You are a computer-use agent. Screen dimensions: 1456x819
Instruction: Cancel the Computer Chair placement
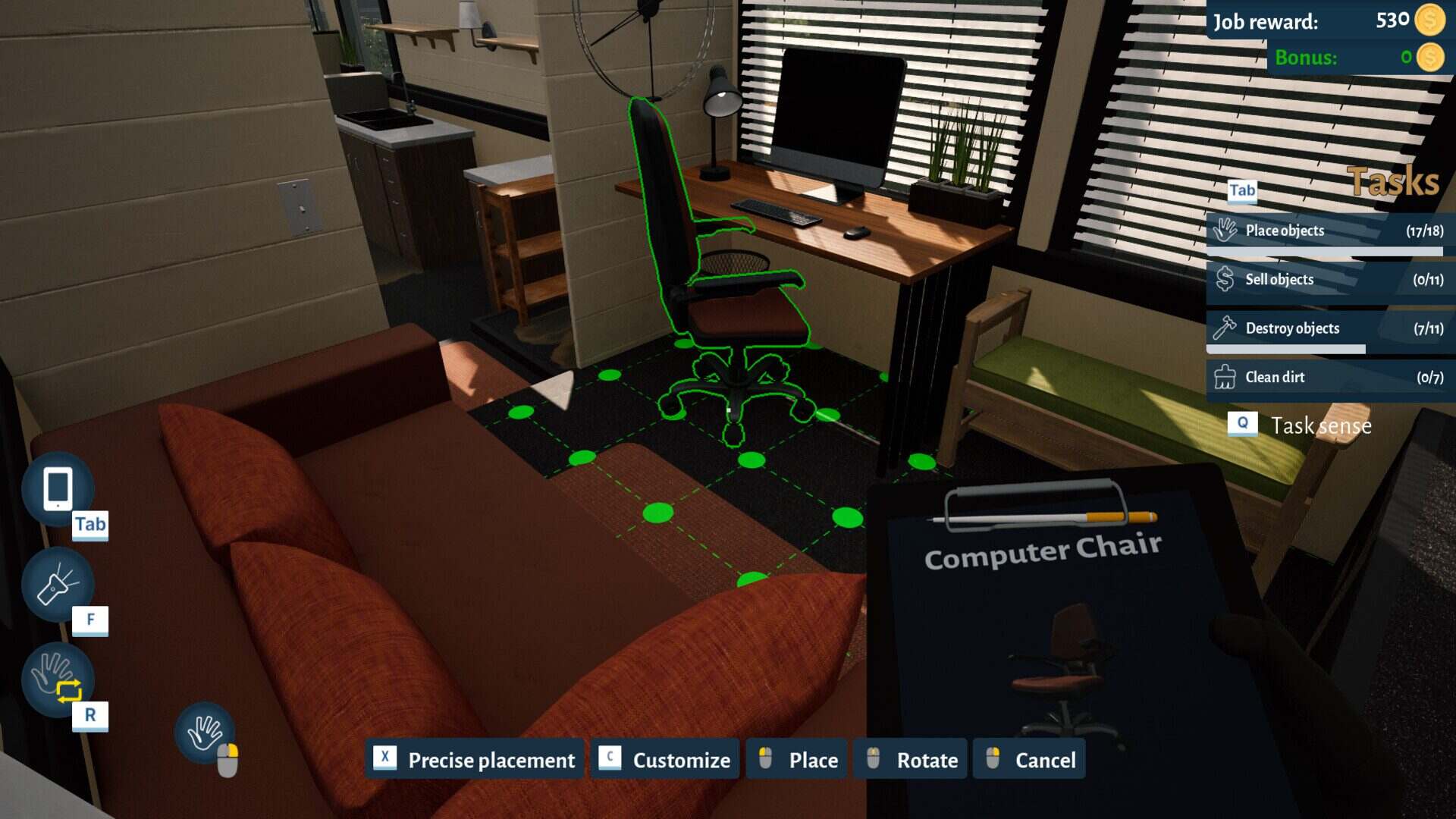point(1028,759)
